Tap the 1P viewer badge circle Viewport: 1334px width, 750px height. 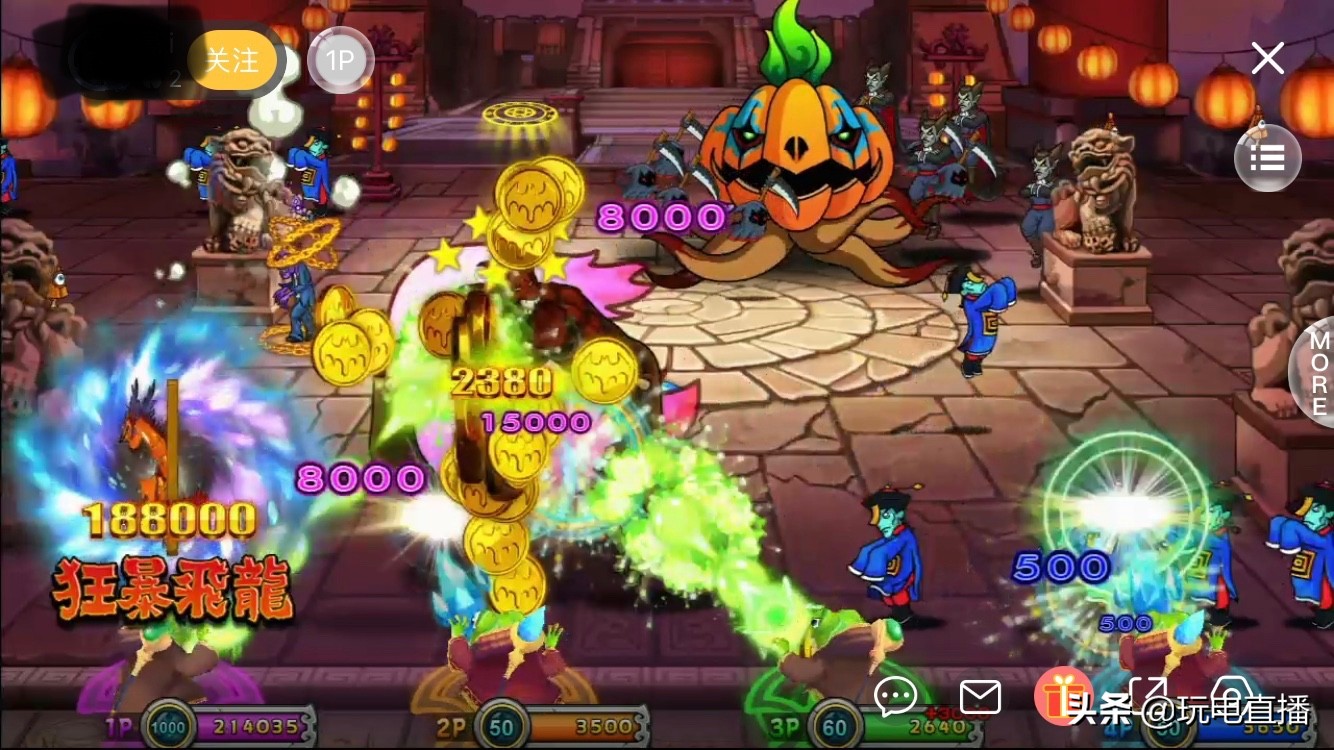(x=341, y=60)
